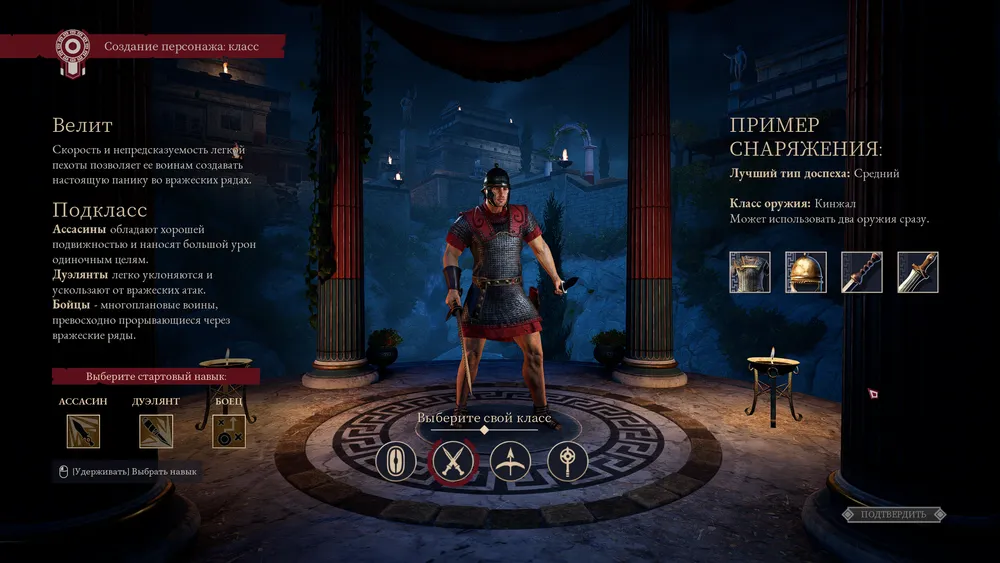Image resolution: width=1000 pixels, height=563 pixels.
Task: Inspect the dagger with ridged grip
Action: click(862, 272)
